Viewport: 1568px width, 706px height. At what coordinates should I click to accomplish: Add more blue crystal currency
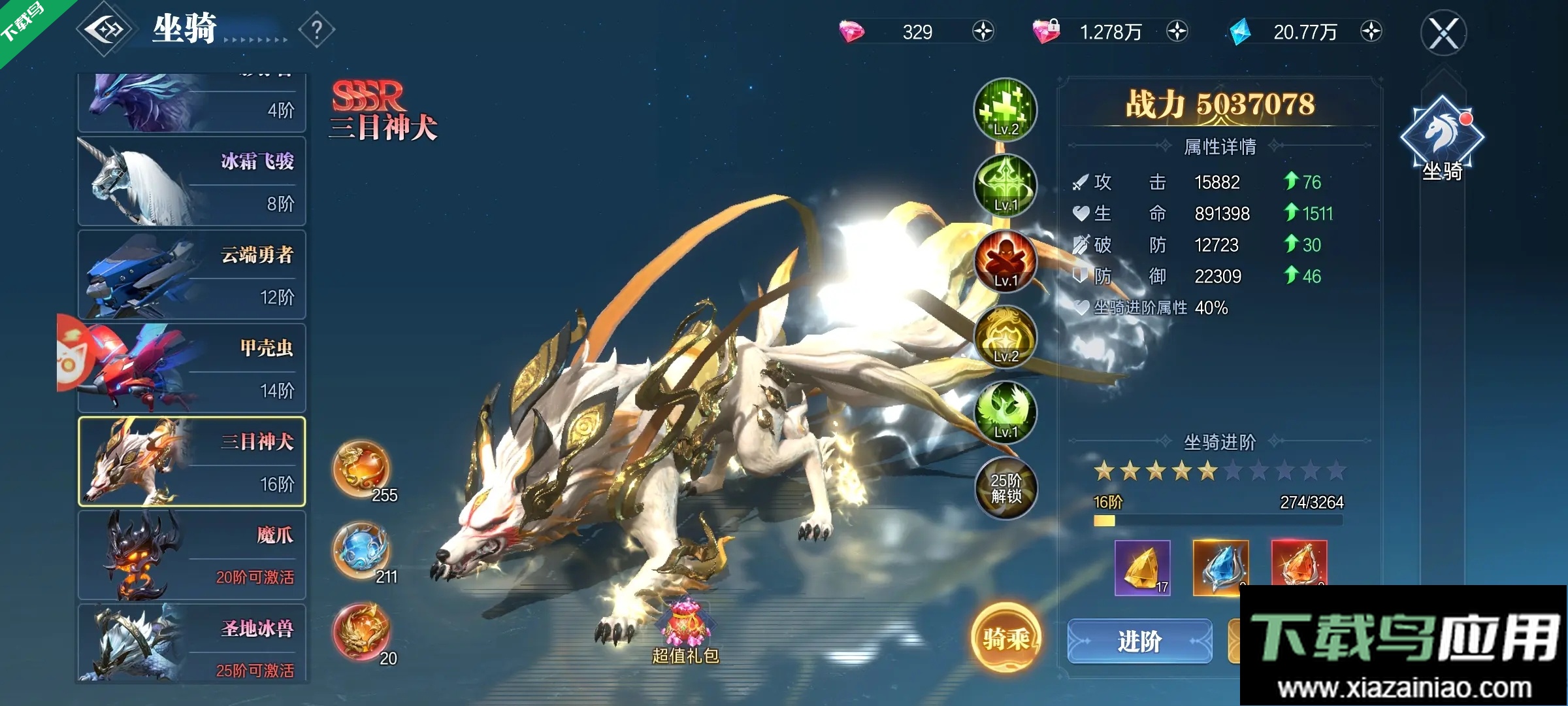(x=1371, y=31)
